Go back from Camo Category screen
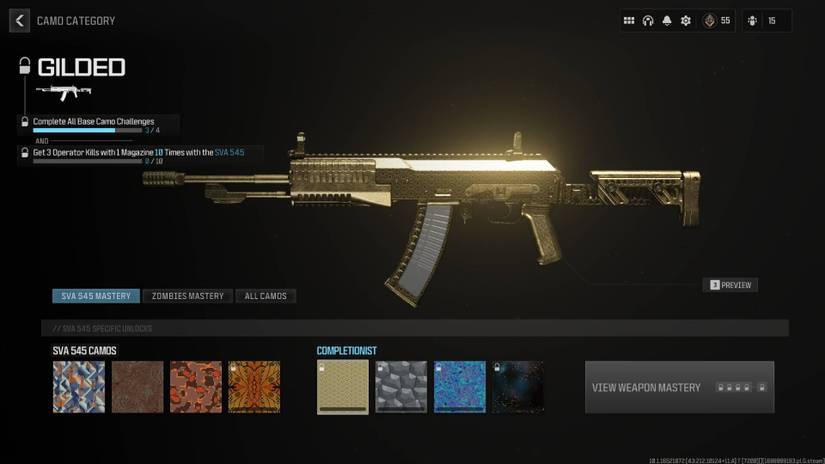The width and height of the screenshot is (825, 464). (x=19, y=20)
